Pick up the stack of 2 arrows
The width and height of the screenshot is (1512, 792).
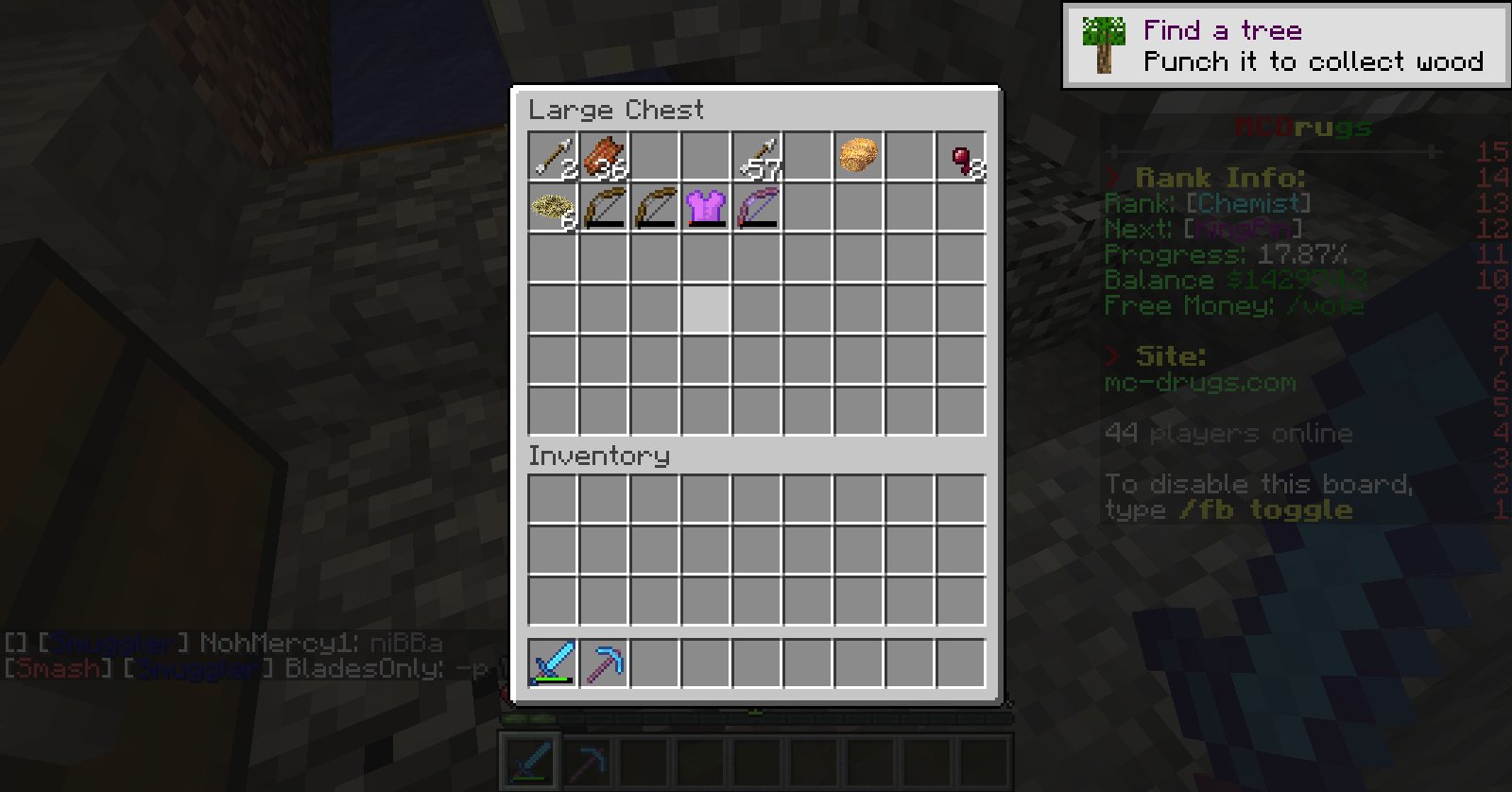click(x=553, y=156)
